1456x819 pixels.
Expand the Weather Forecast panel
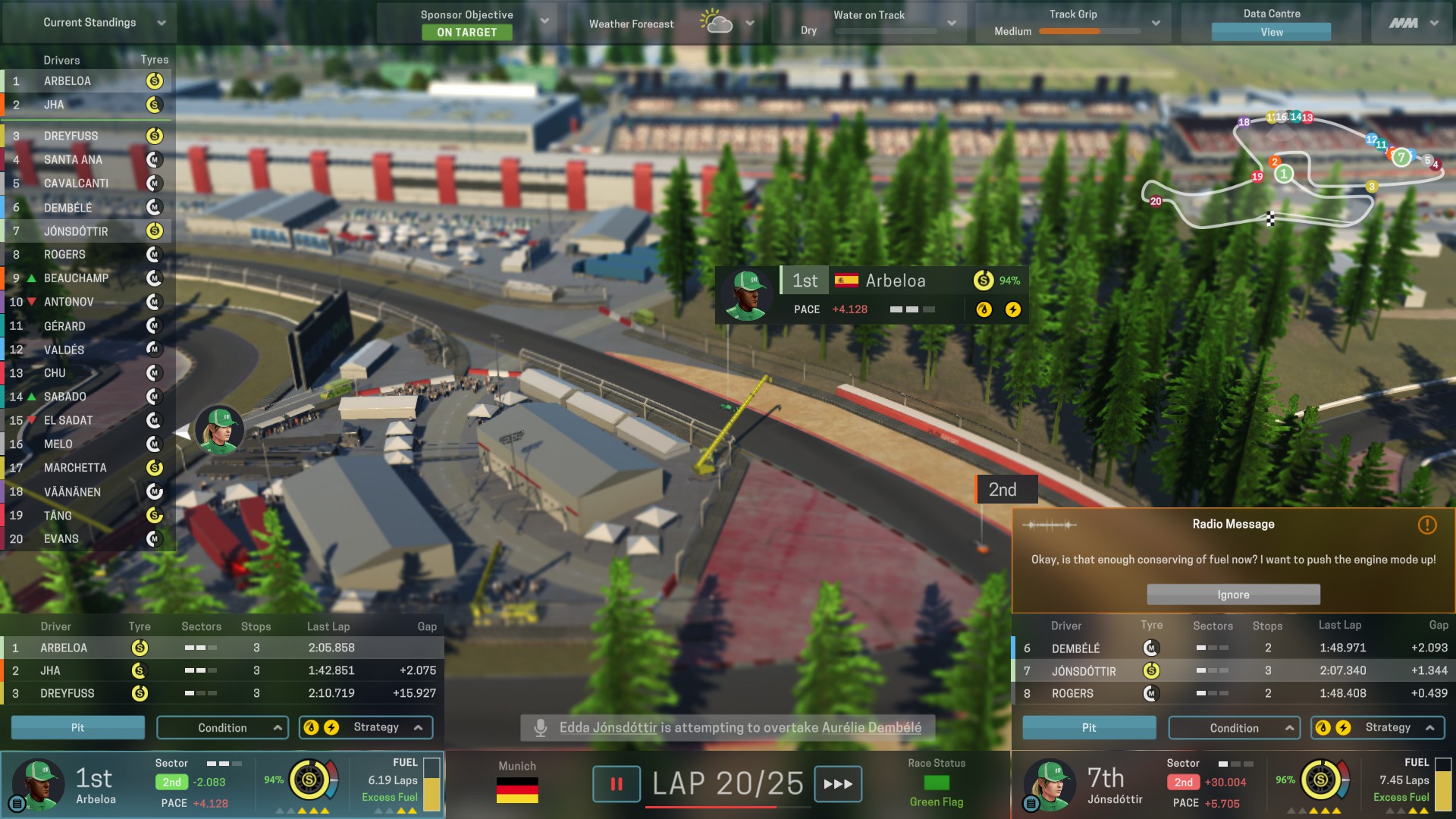coord(749,24)
